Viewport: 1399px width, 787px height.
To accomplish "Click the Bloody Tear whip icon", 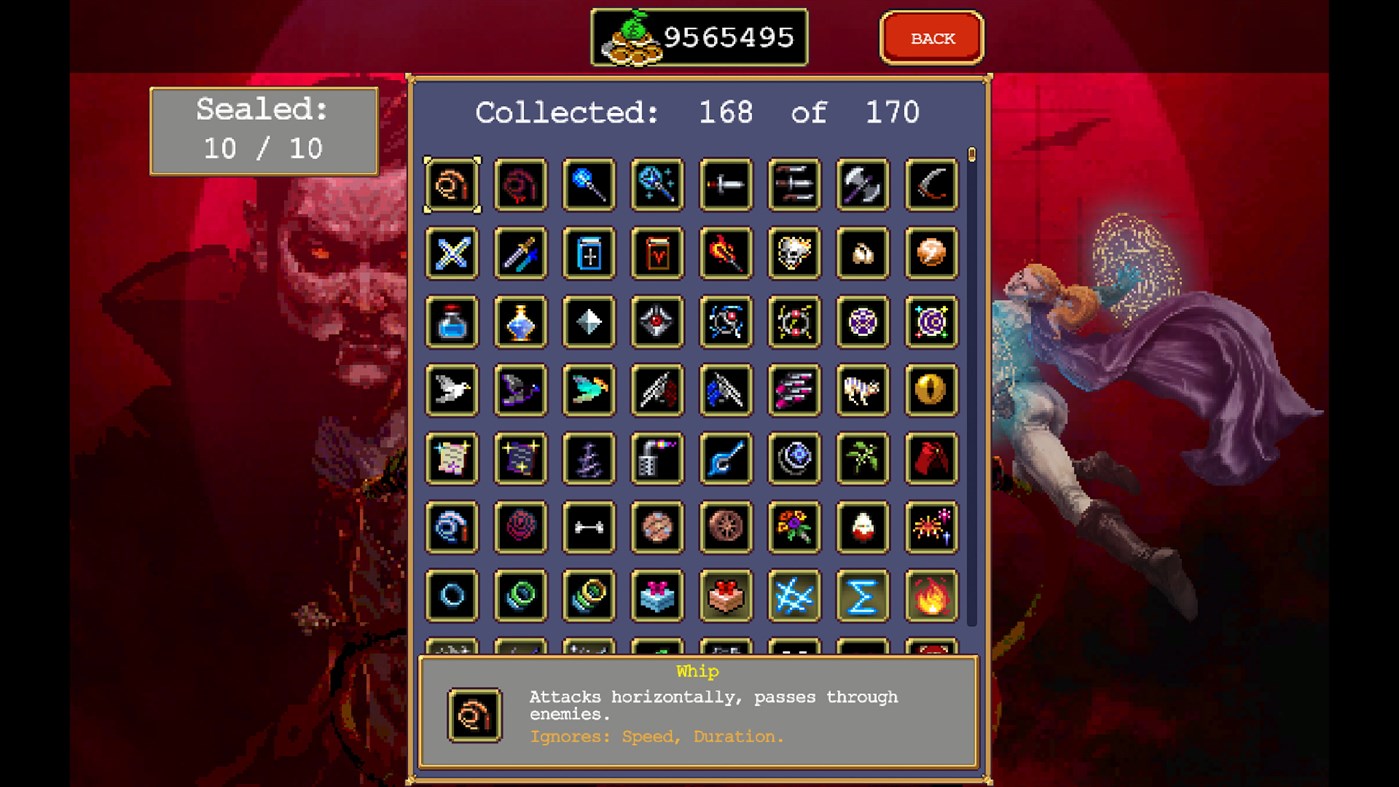I will coord(520,184).
